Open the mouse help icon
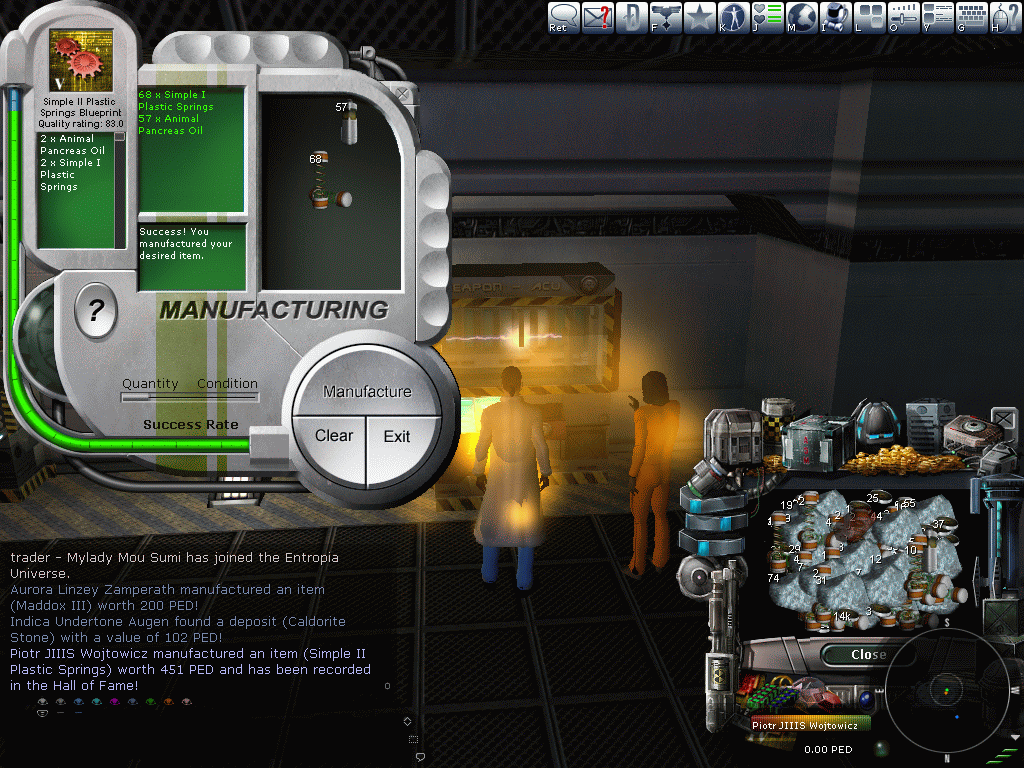This screenshot has height=768, width=1024. [1004, 17]
